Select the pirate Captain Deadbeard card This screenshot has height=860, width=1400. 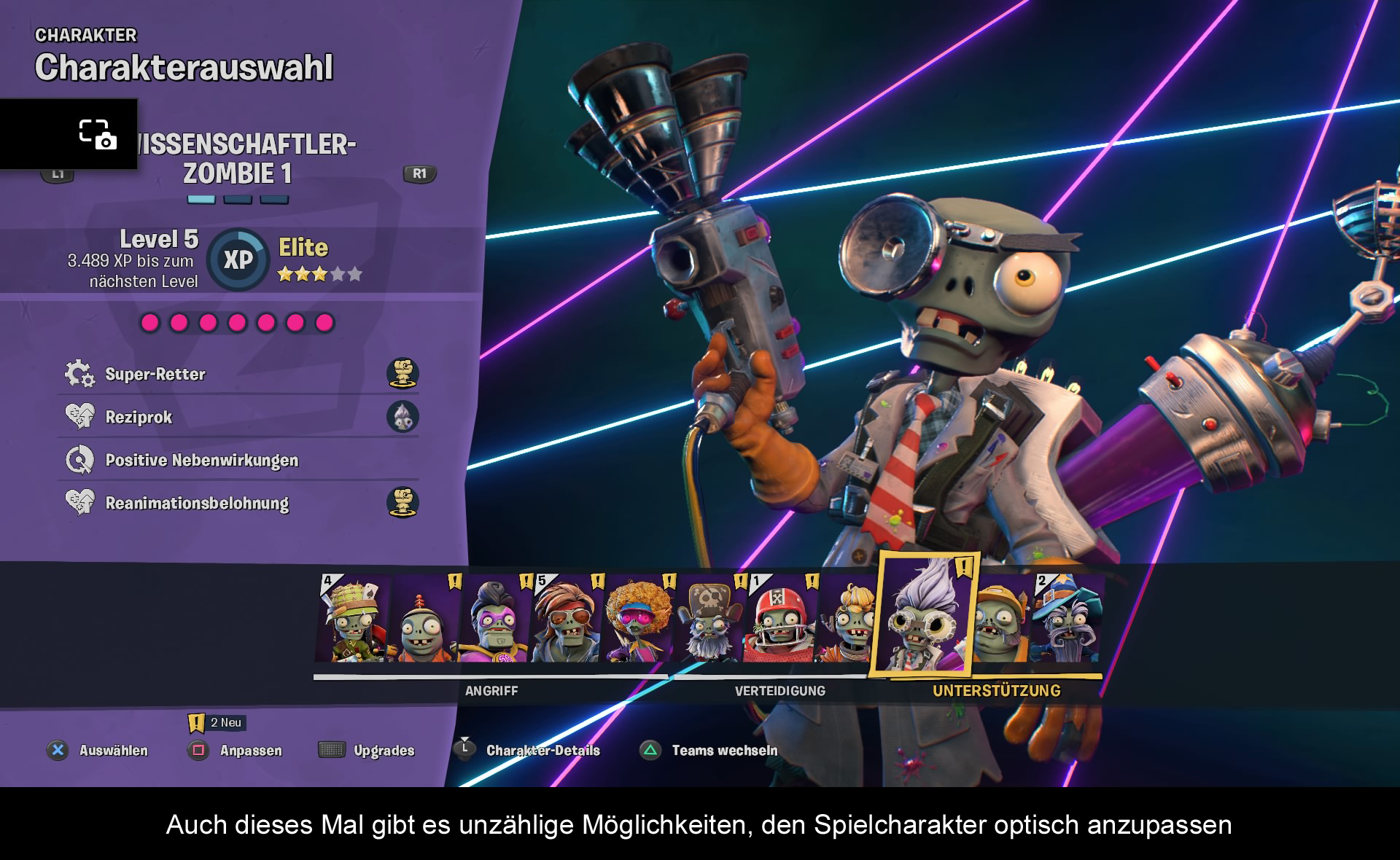point(709,619)
